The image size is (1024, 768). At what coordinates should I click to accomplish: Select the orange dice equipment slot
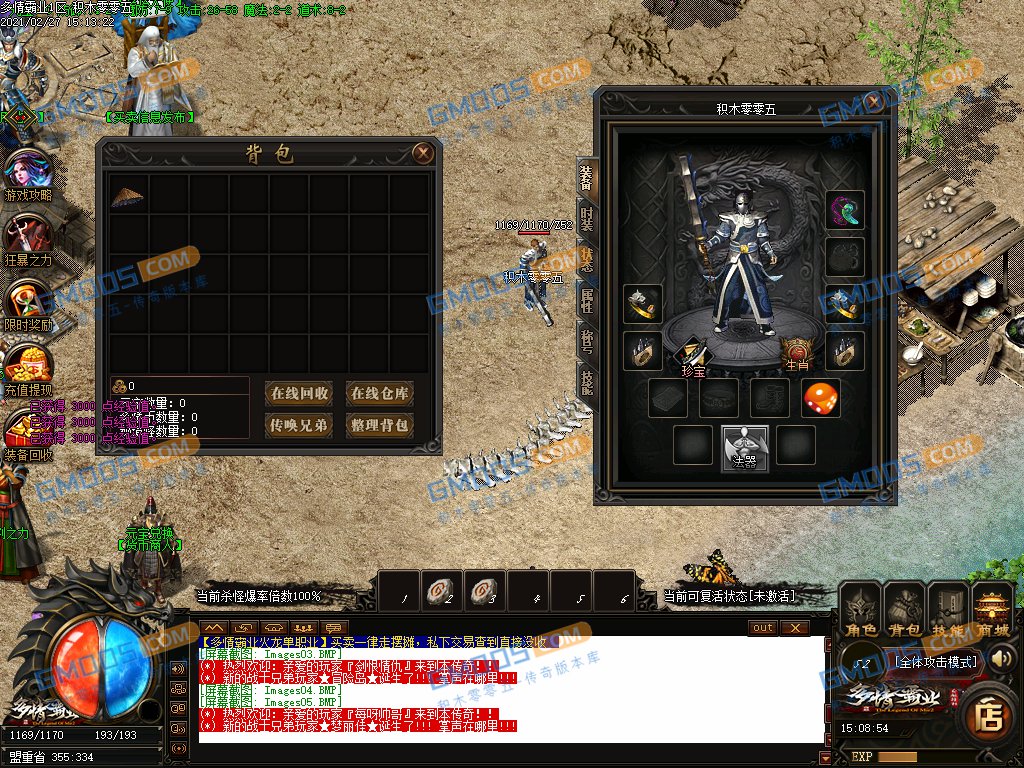pyautogui.click(x=821, y=398)
